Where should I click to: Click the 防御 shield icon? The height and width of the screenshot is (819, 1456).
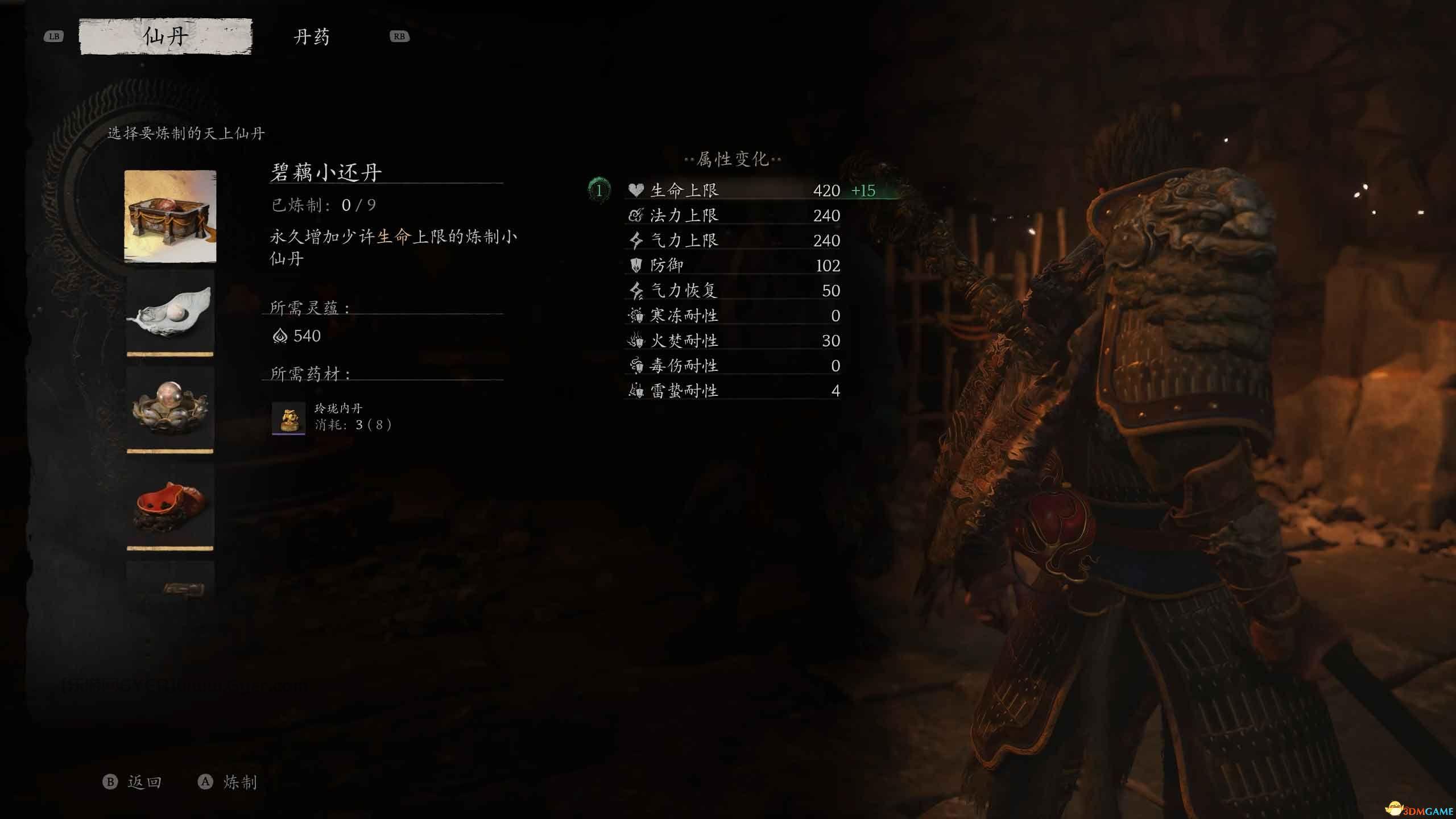pos(637,265)
